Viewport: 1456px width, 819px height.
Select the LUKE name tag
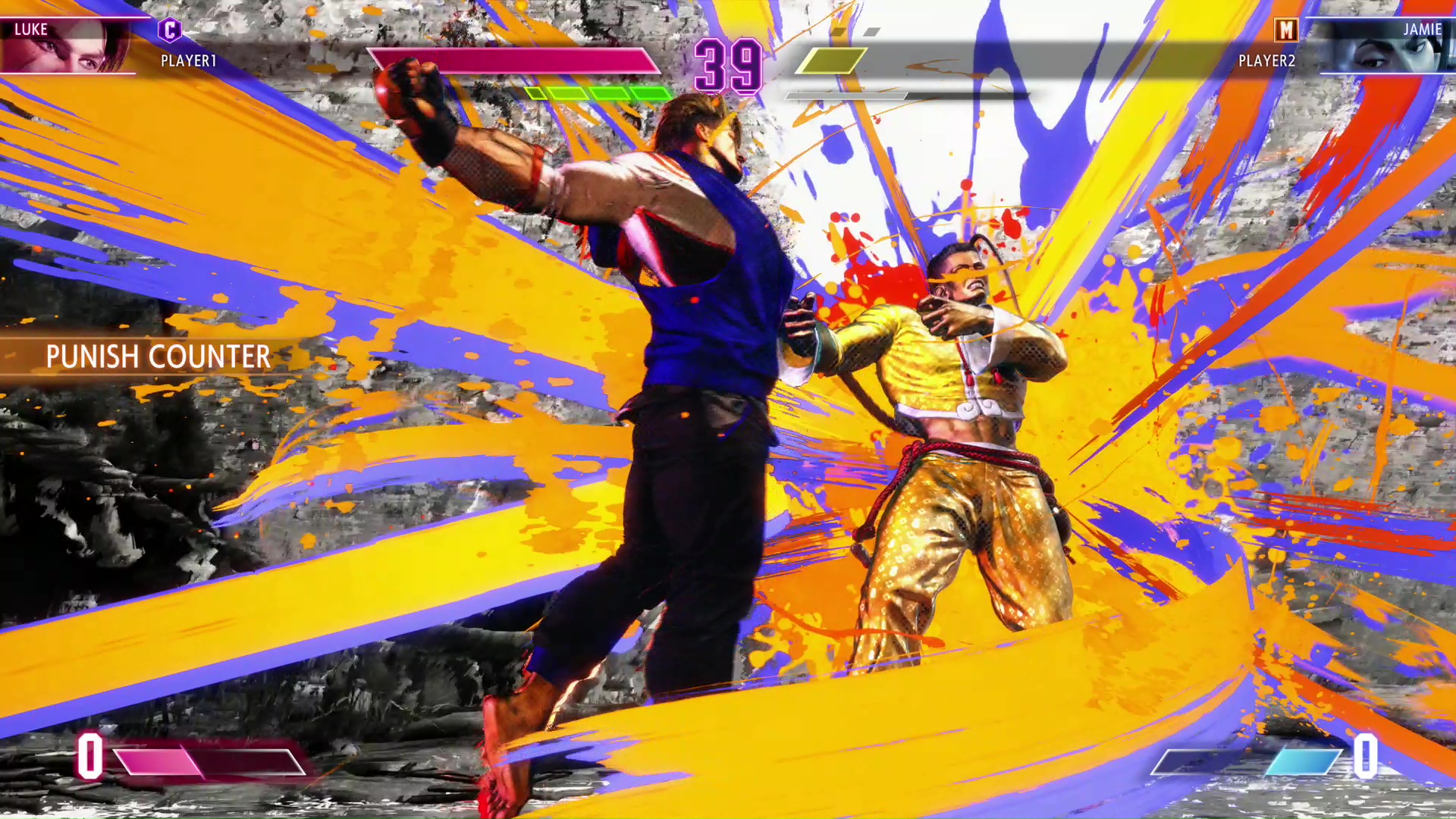click(x=30, y=30)
